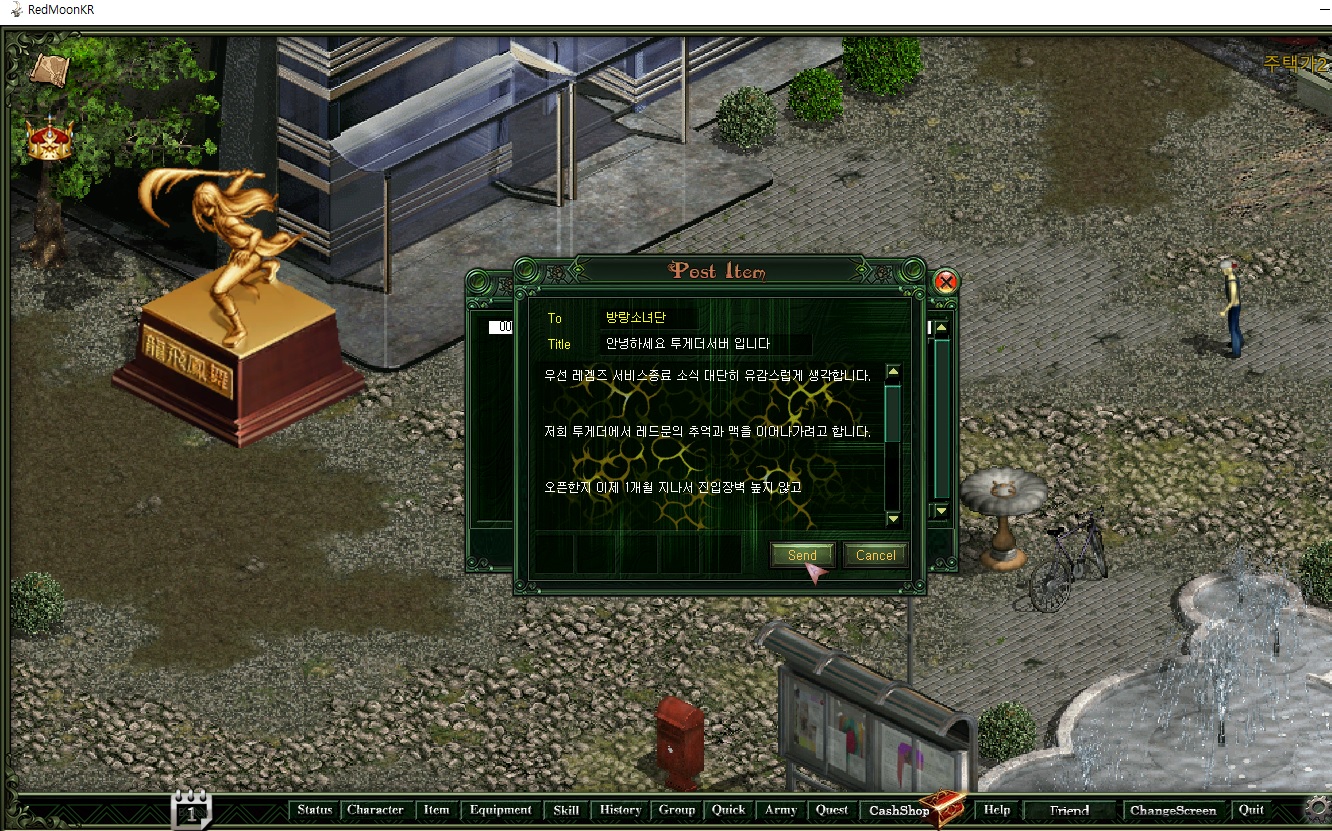Open the Friend list

[x=1068, y=810]
